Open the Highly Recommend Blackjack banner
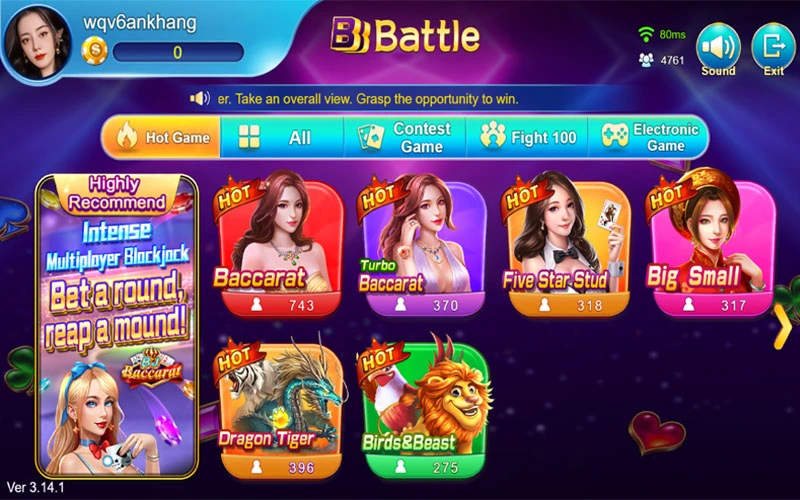The image size is (800, 500). pos(116,325)
